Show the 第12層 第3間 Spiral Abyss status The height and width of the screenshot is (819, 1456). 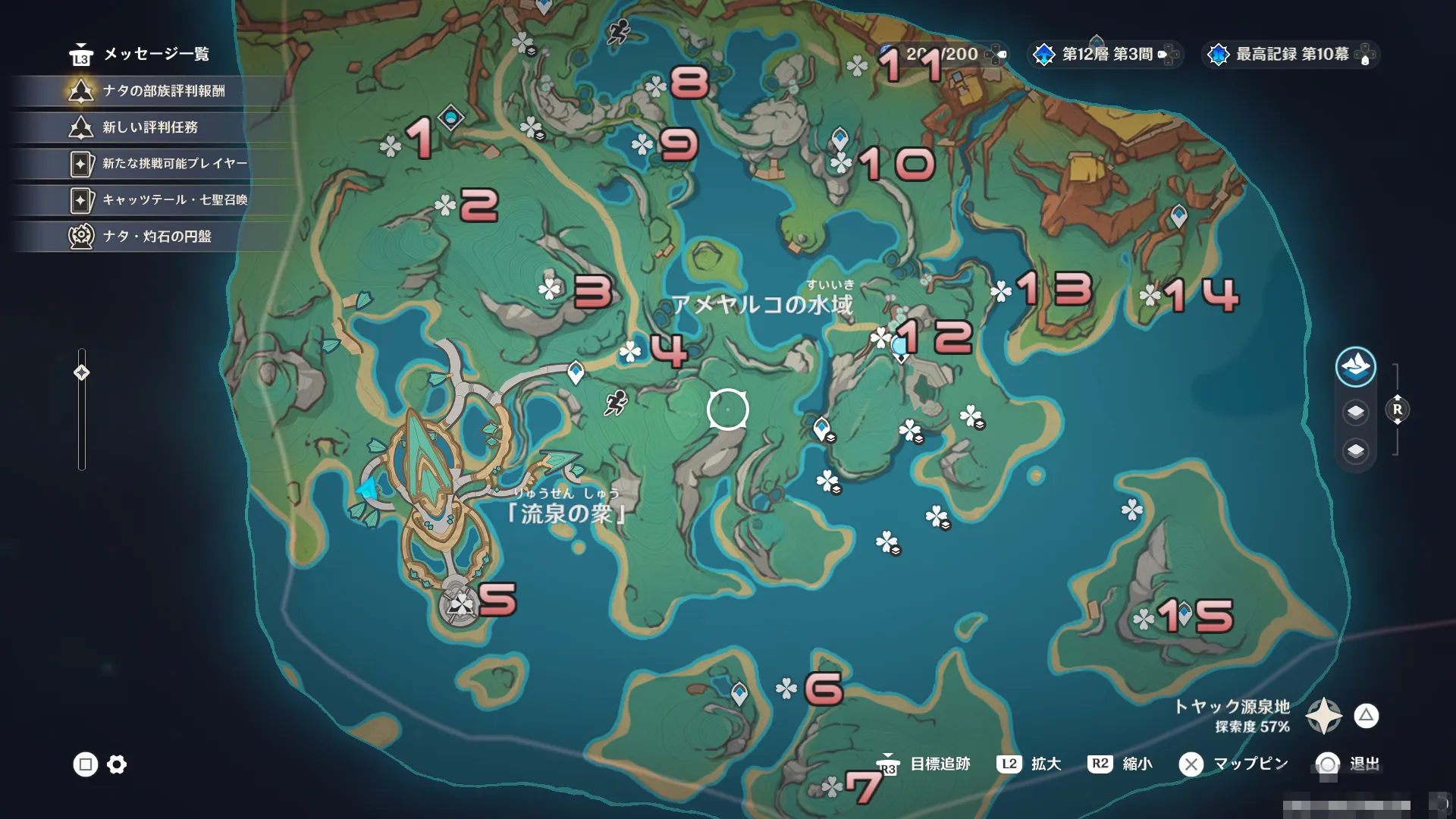1106,54
